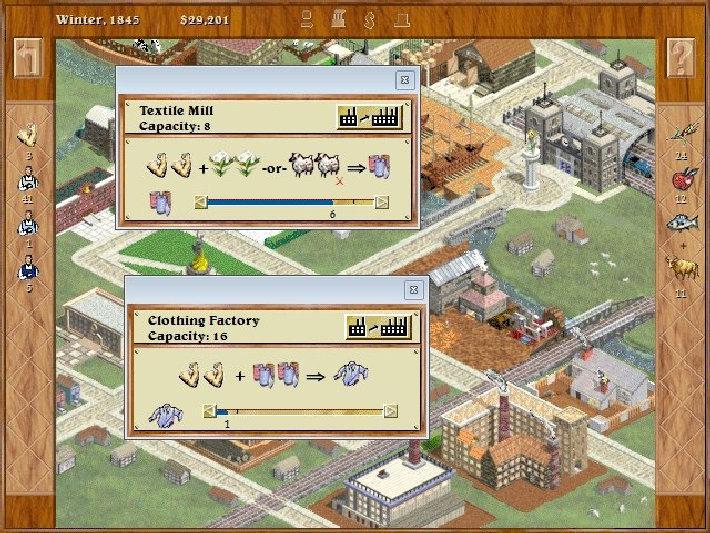This screenshot has height=533, width=710.
Task: Increase Textile Mill production with right arrow
Action: click(x=382, y=202)
